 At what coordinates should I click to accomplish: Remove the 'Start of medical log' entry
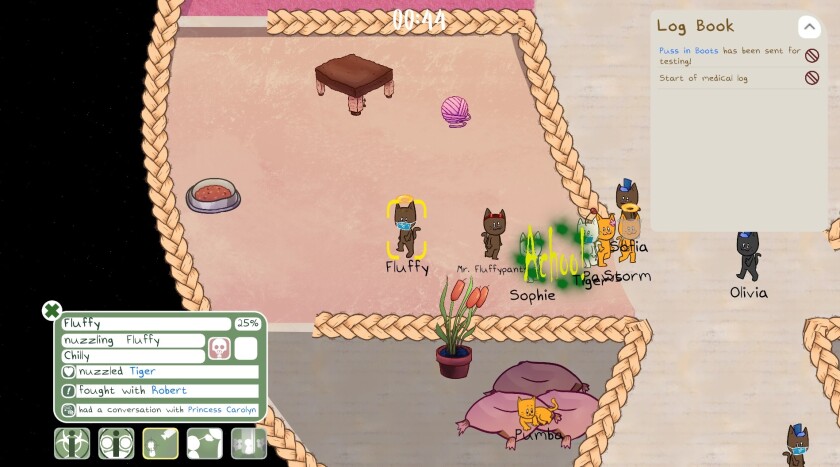pos(812,78)
